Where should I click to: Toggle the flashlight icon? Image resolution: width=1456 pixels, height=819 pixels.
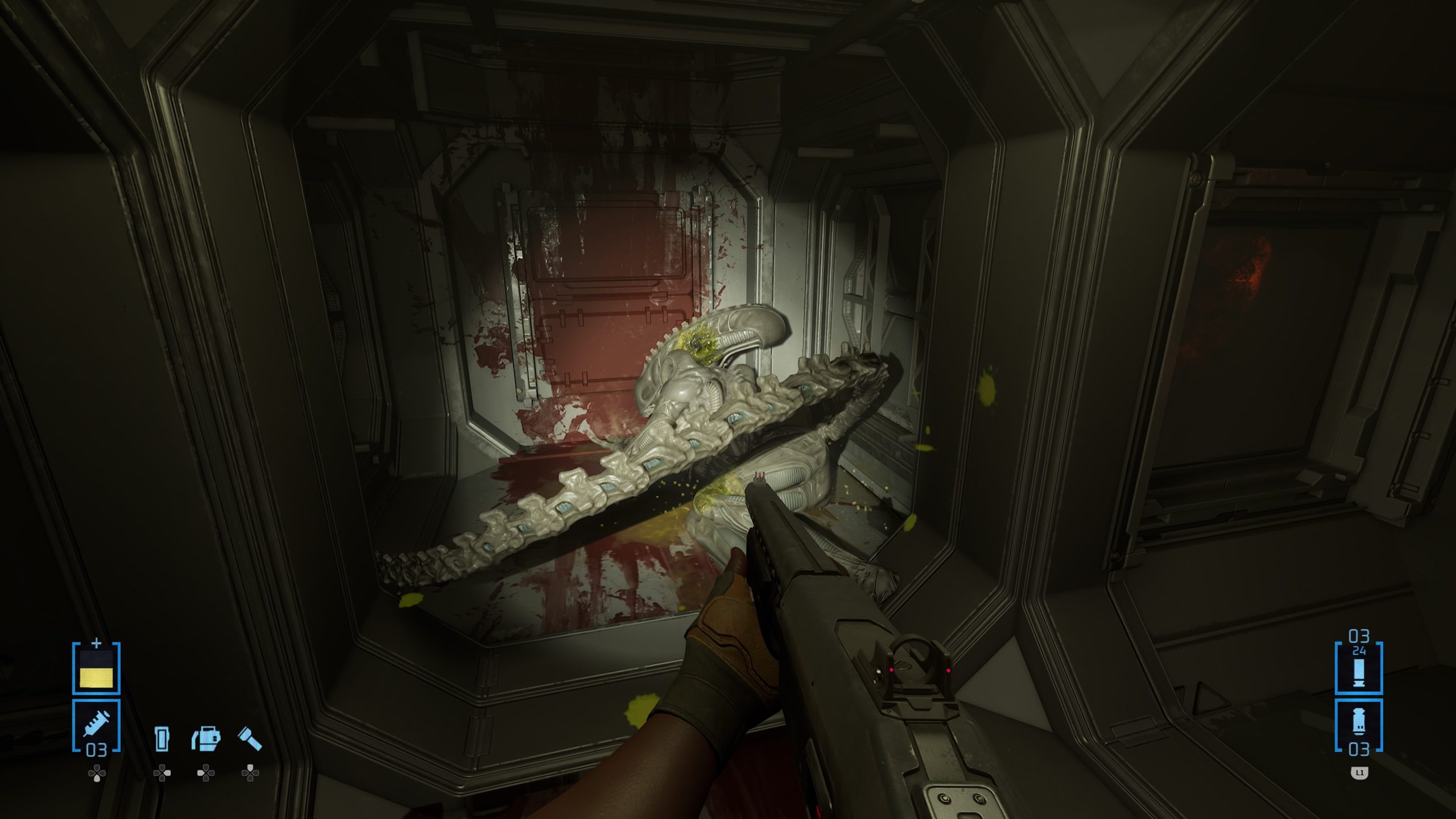tap(250, 738)
